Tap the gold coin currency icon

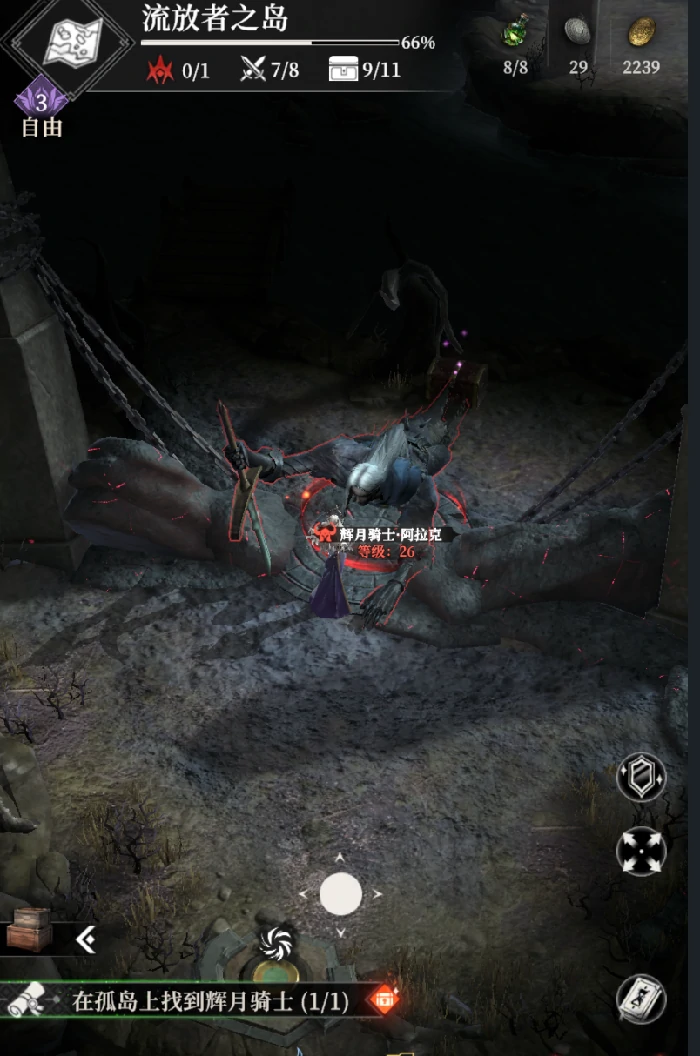point(641,33)
